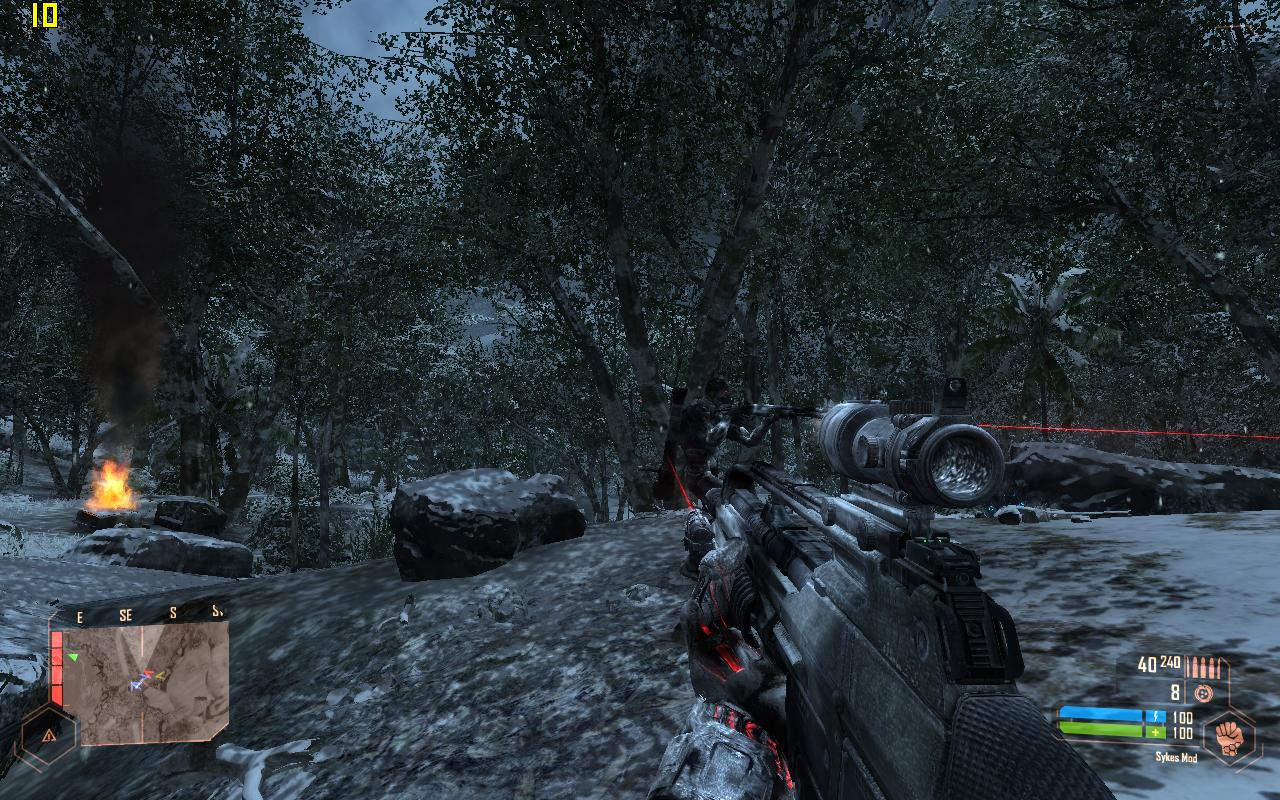The height and width of the screenshot is (800, 1280).
Task: Click the blue energy bar
Action: pyautogui.click(x=1100, y=715)
